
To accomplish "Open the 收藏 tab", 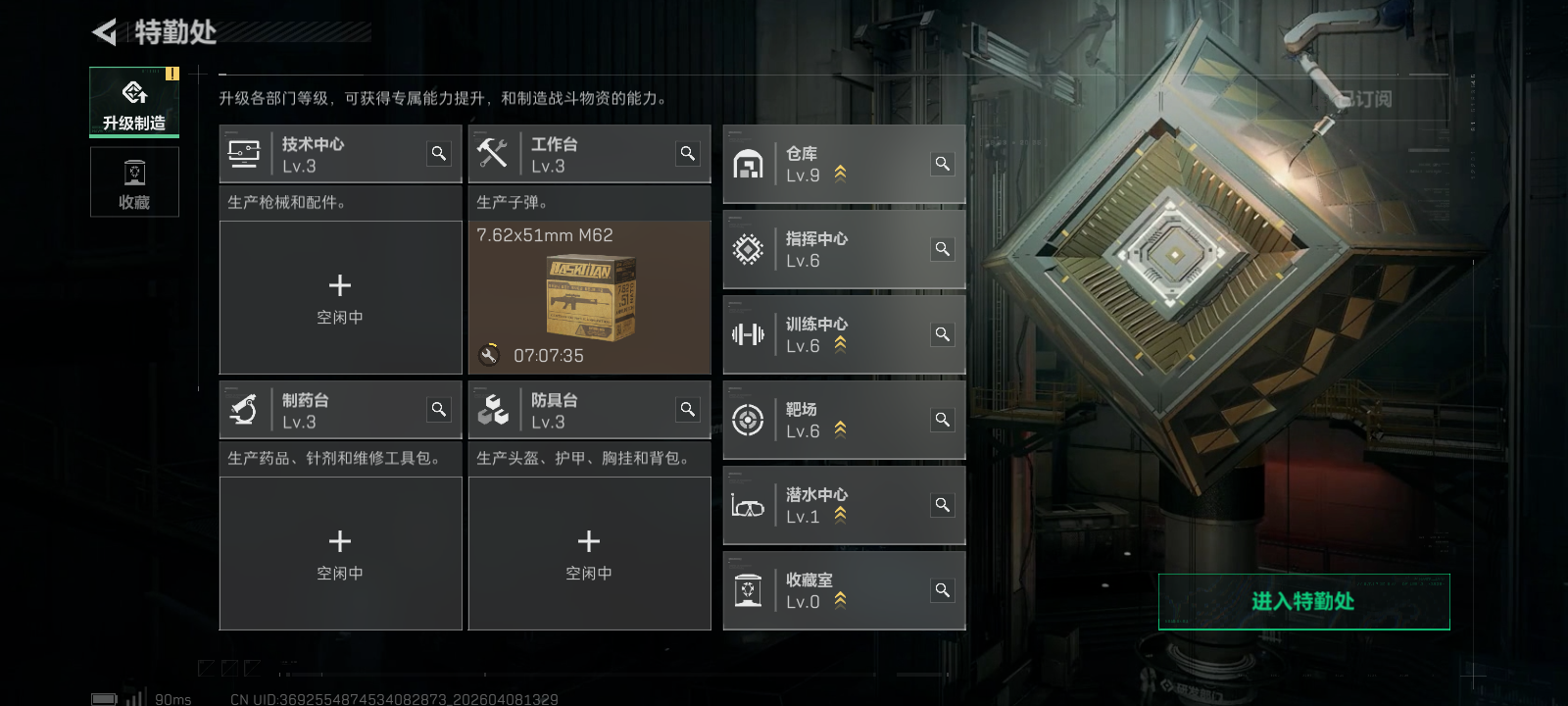I will pos(134,181).
